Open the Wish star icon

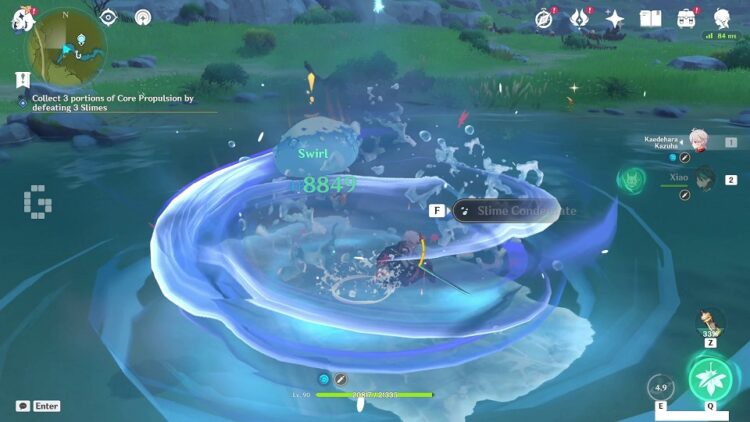click(615, 19)
